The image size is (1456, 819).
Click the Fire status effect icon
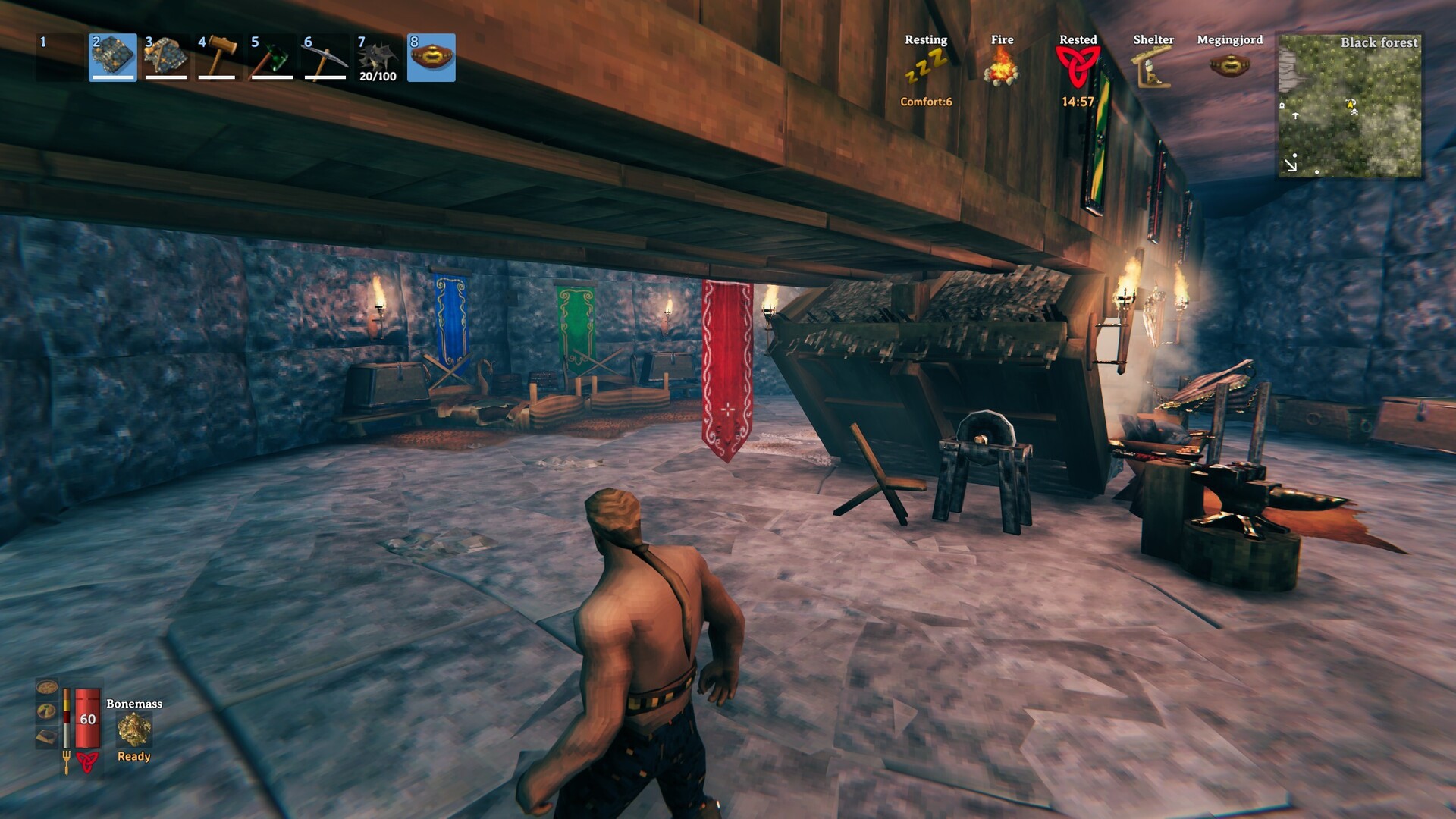tap(1002, 68)
